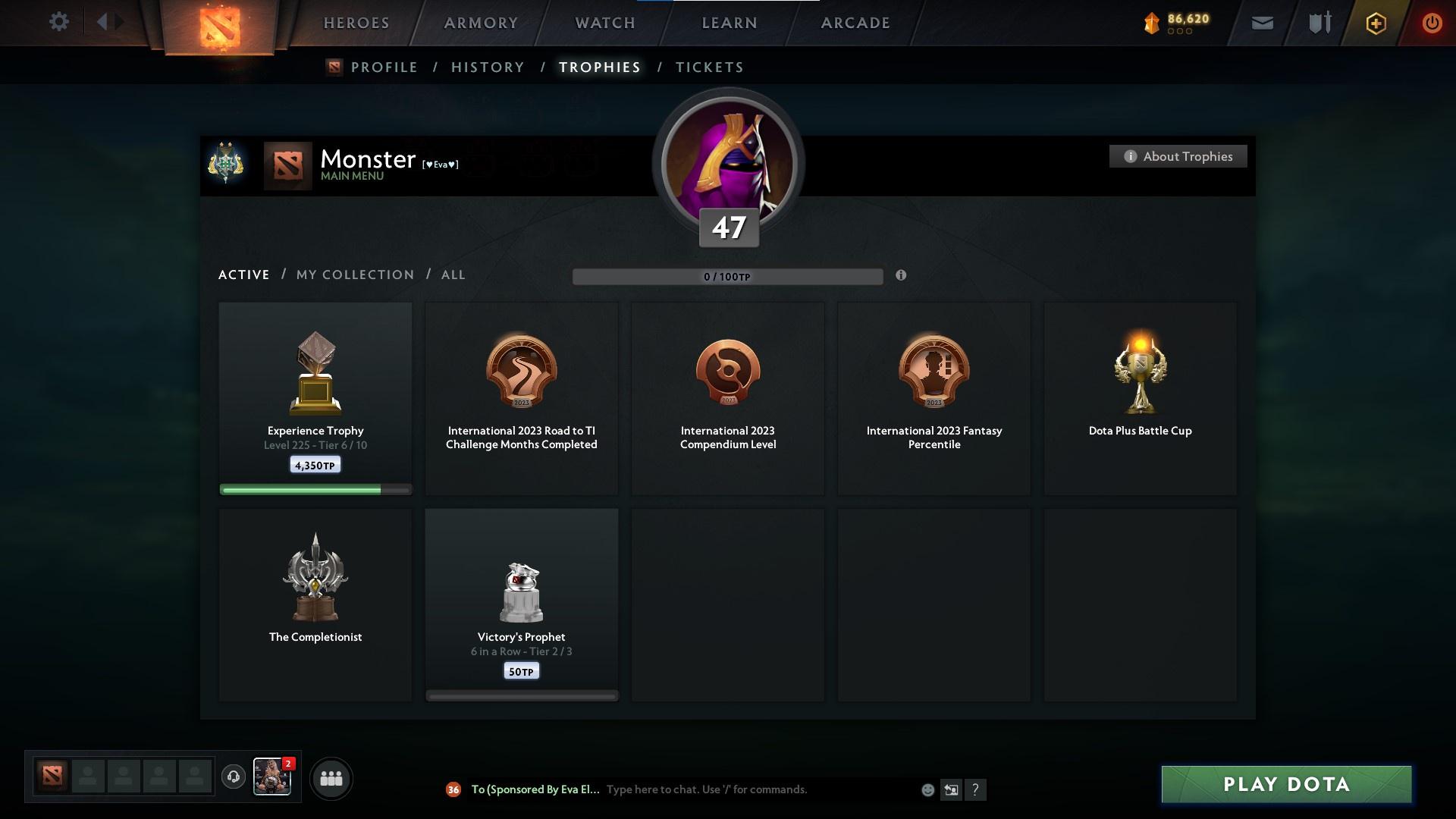This screenshot has width=1456, height=819.
Task: Open the mail inbox icon
Action: click(1261, 23)
